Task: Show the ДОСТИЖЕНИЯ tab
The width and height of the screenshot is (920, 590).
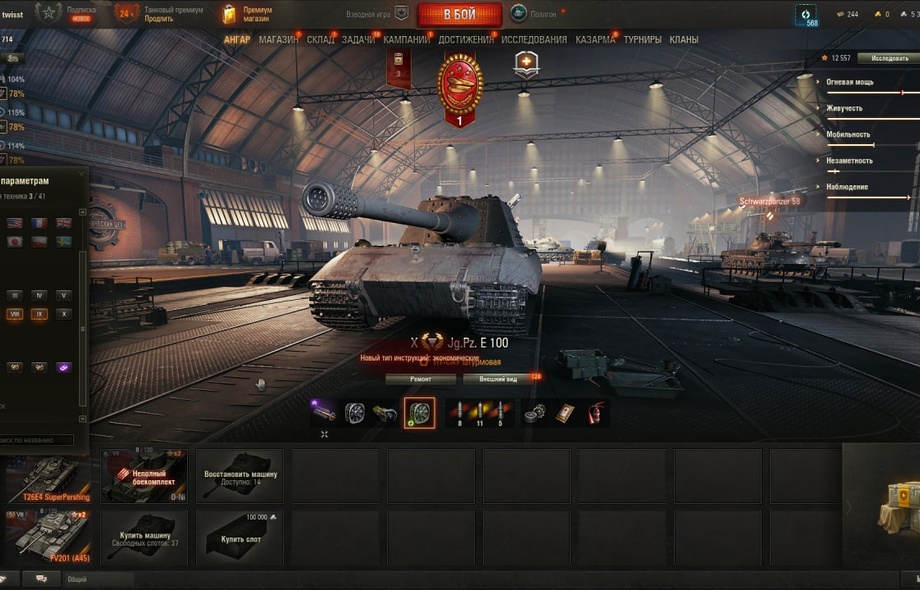Action: (466, 40)
